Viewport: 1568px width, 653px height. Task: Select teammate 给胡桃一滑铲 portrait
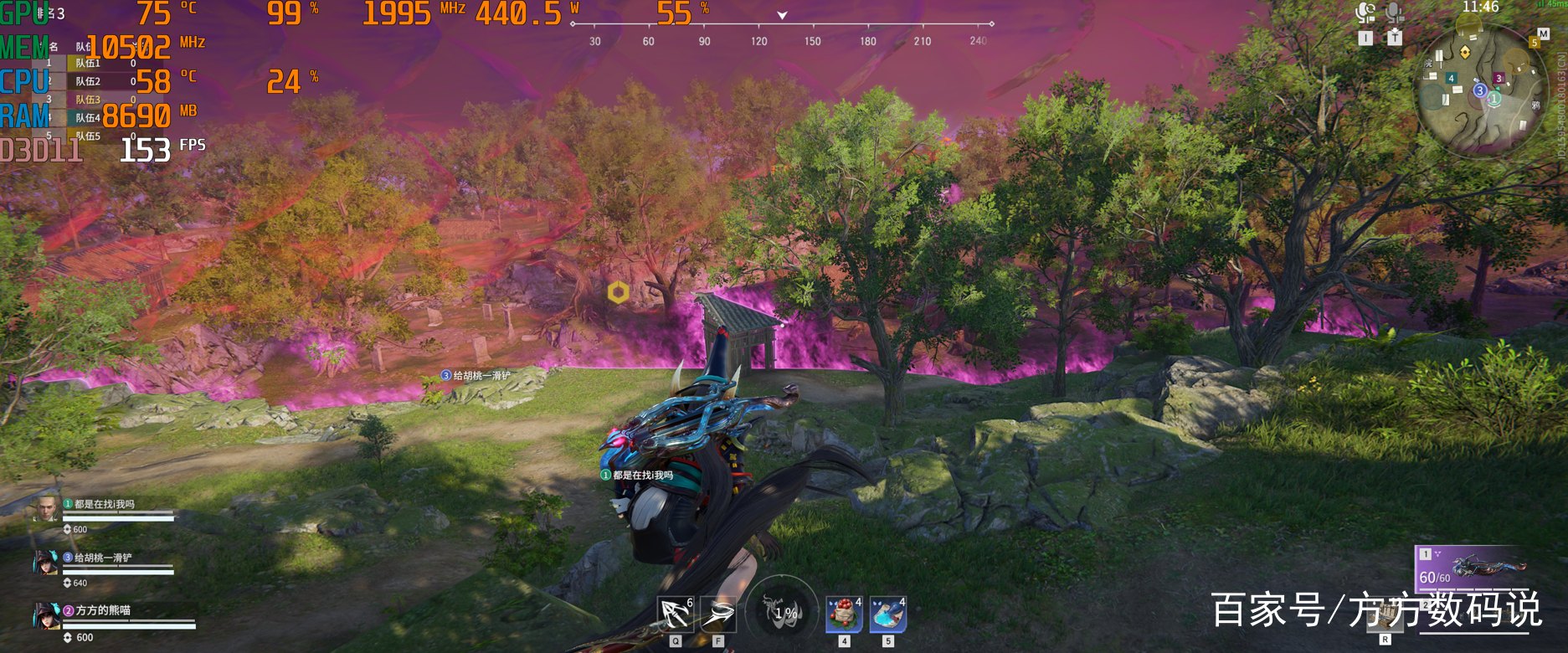pos(46,563)
